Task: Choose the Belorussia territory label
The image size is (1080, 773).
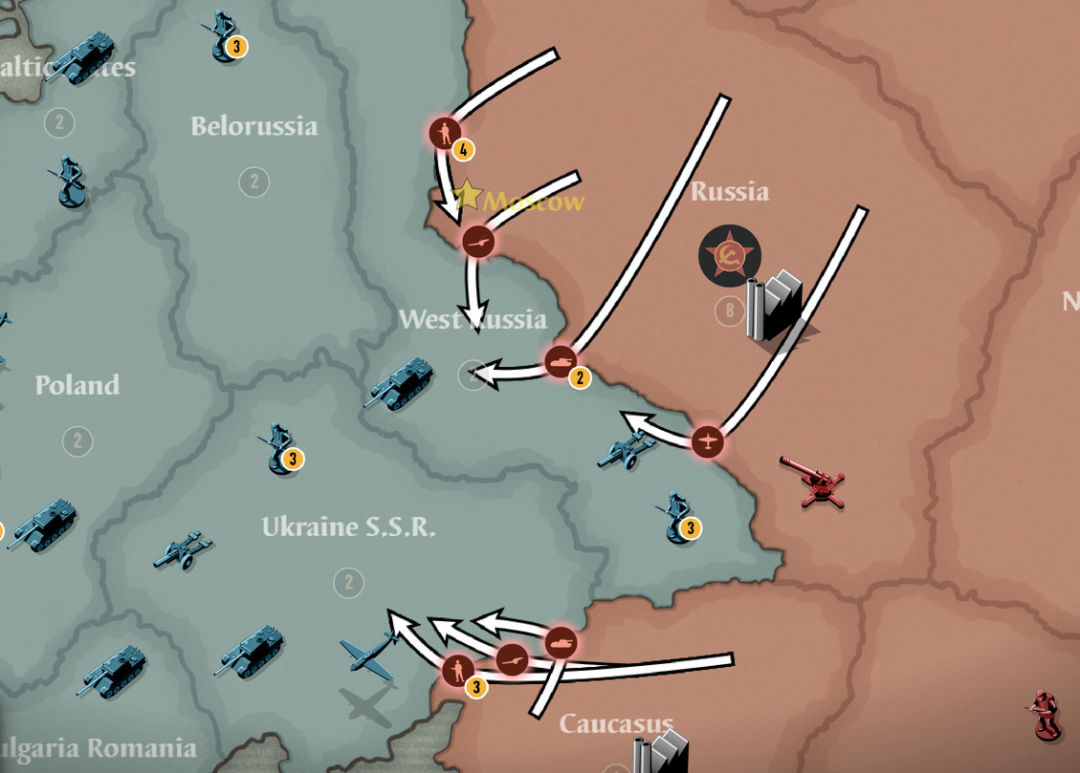Action: click(254, 126)
